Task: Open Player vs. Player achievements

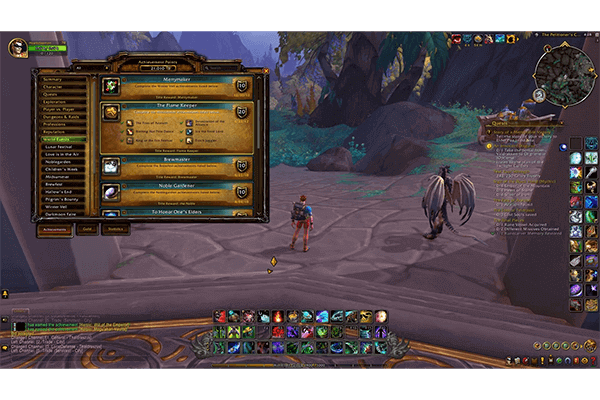Action: [60, 108]
